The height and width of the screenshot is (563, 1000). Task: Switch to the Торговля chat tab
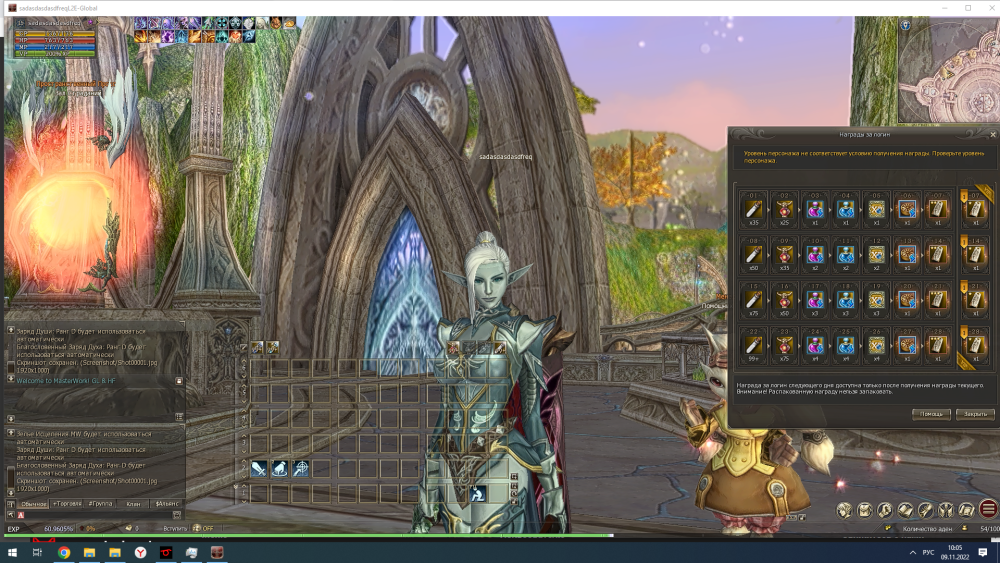[x=69, y=504]
